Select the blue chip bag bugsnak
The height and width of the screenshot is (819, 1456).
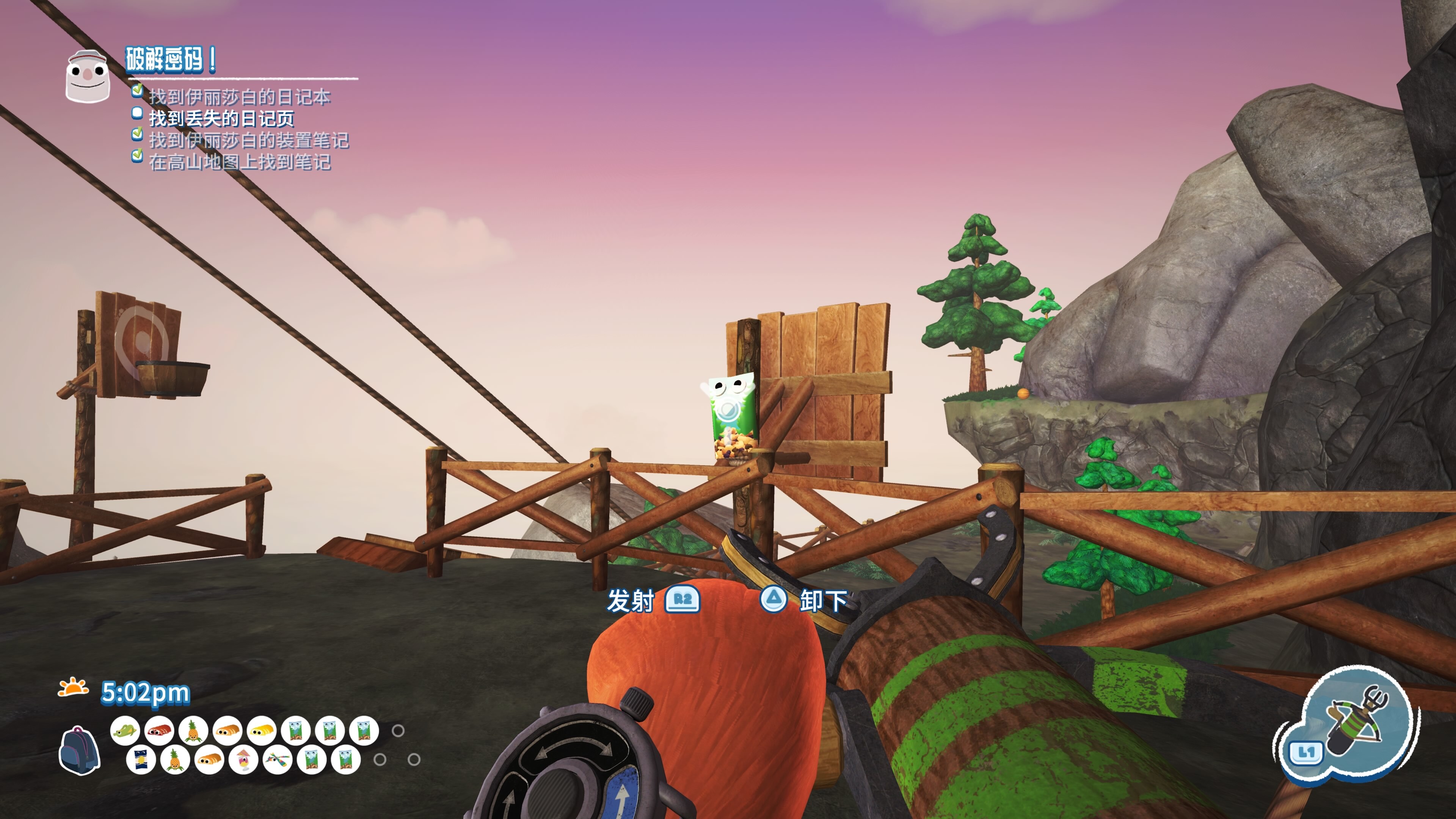coord(140,760)
